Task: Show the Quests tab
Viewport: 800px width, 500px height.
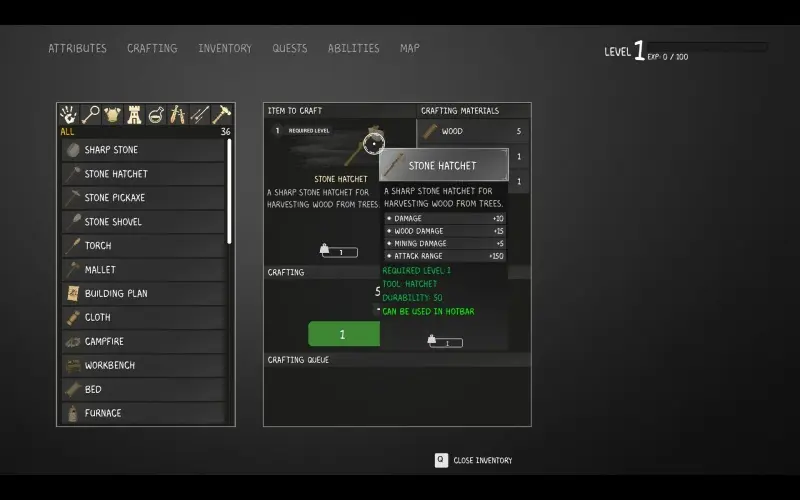Action: tap(290, 48)
